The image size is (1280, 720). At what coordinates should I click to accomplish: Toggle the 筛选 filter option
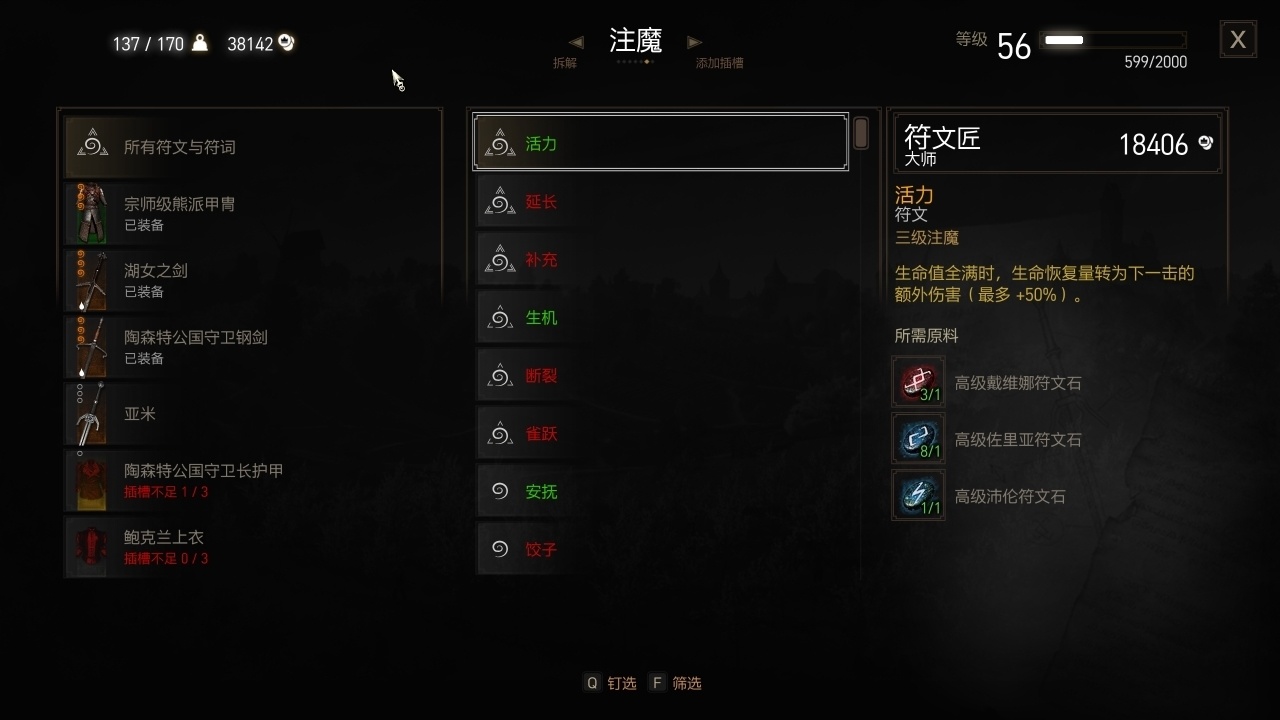(676, 683)
